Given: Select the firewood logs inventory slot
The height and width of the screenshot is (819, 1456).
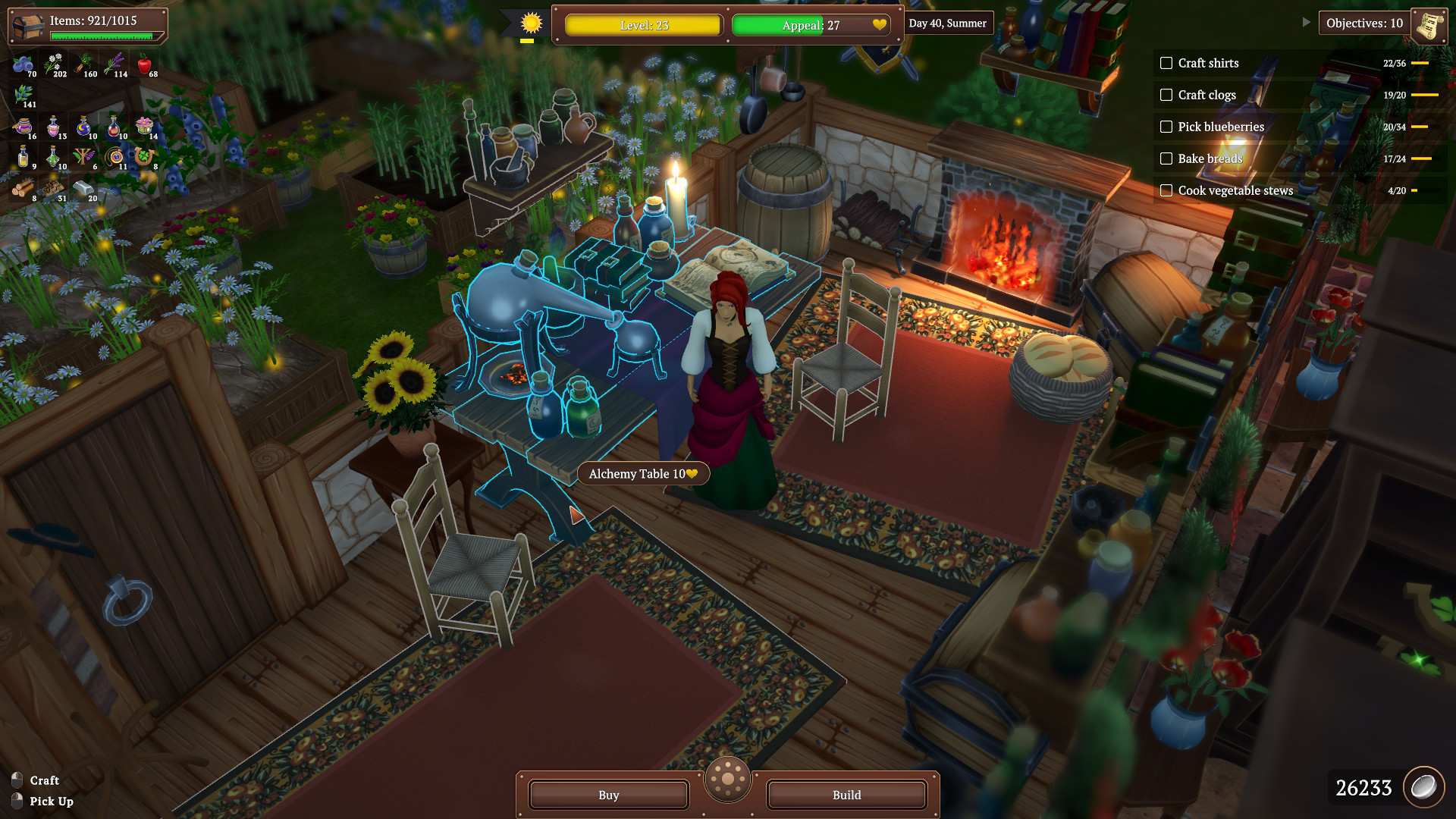Looking at the screenshot, I should tap(23, 188).
